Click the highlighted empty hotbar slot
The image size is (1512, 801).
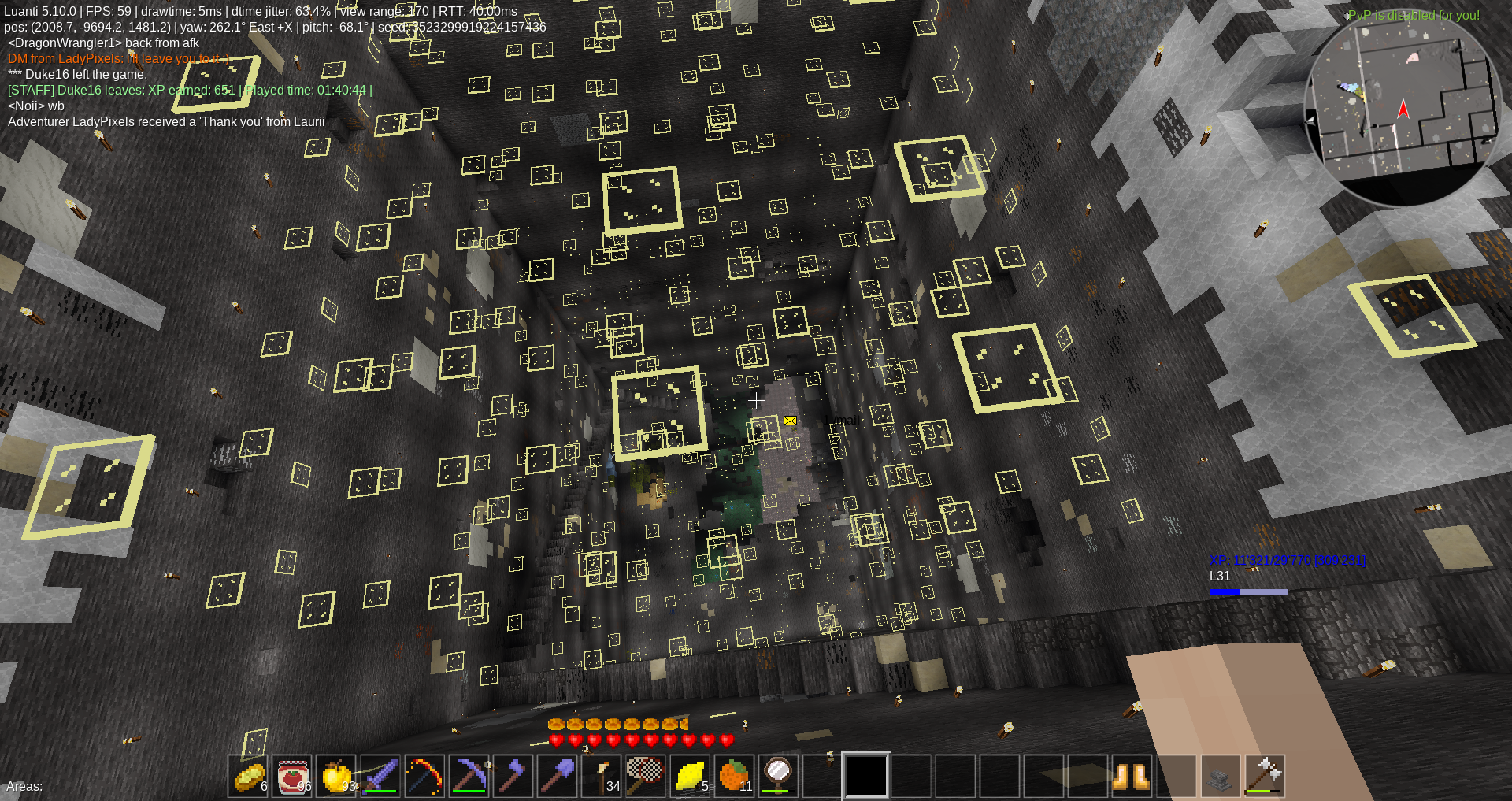coord(866,776)
